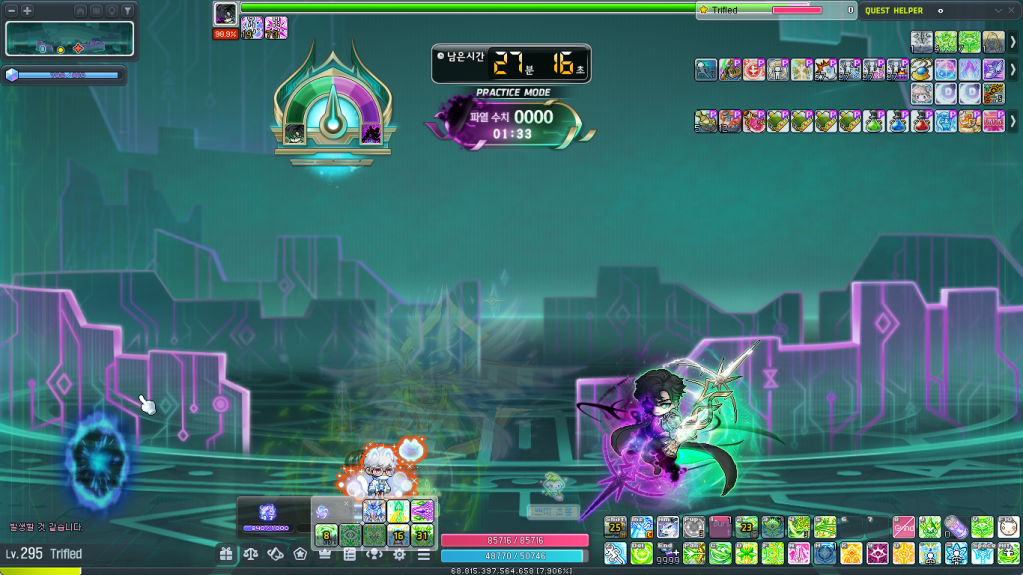This screenshot has width=1023, height=575.
Task: Expand the top buff row arrow
Action: point(1012,42)
